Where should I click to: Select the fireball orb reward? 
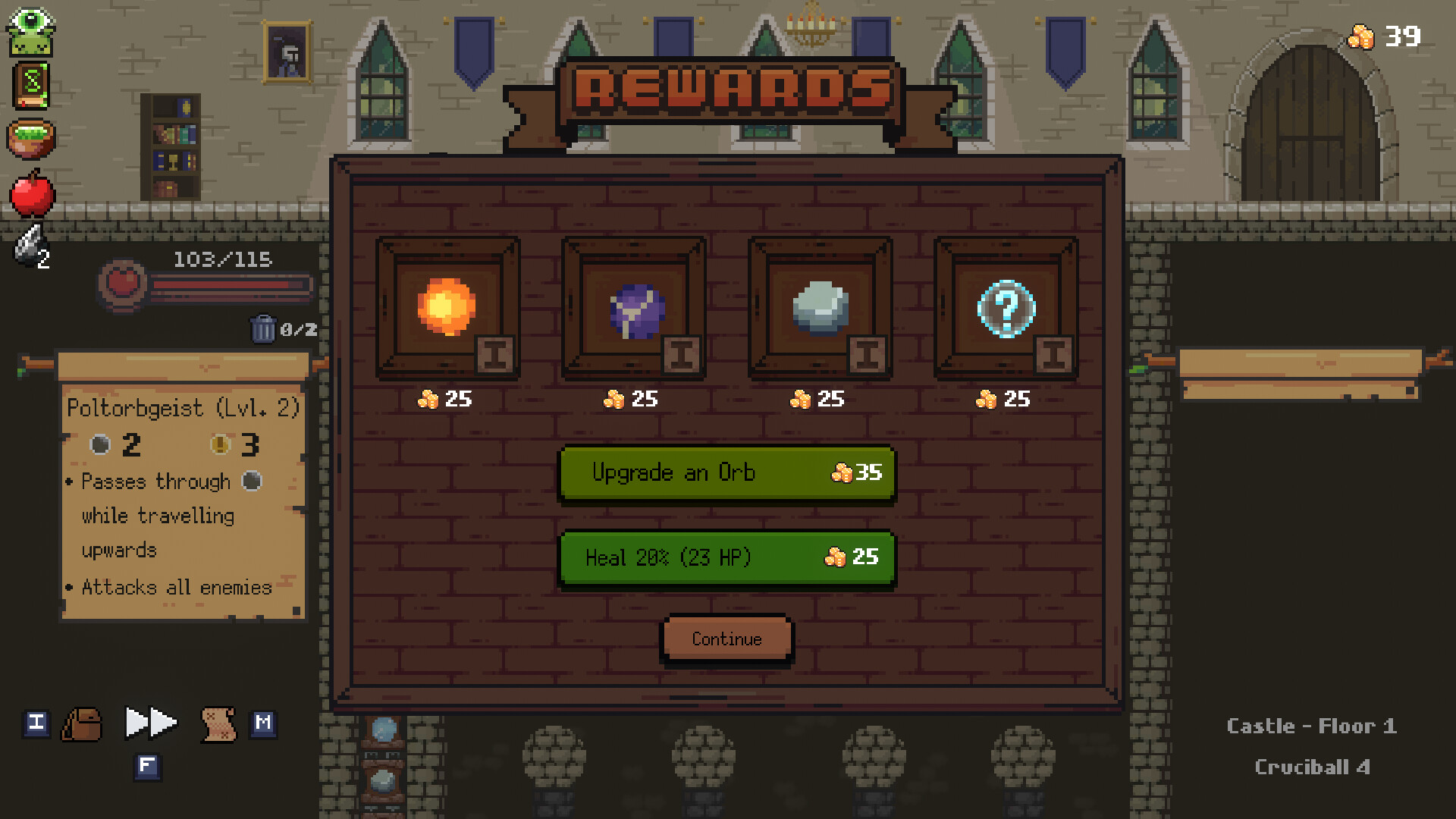click(446, 306)
